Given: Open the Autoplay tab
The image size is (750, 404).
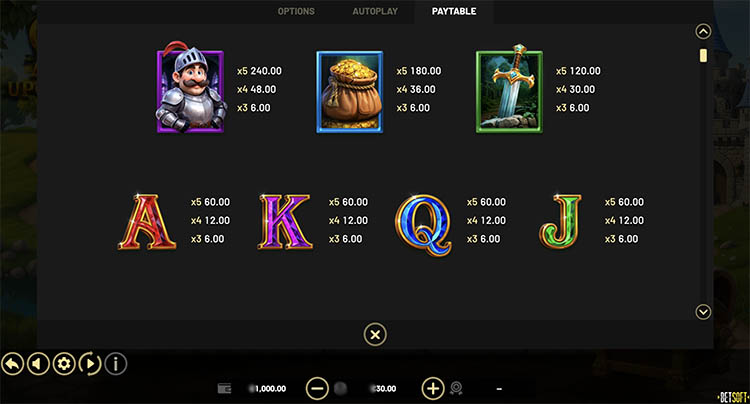Looking at the screenshot, I should pyautogui.click(x=374, y=12).
